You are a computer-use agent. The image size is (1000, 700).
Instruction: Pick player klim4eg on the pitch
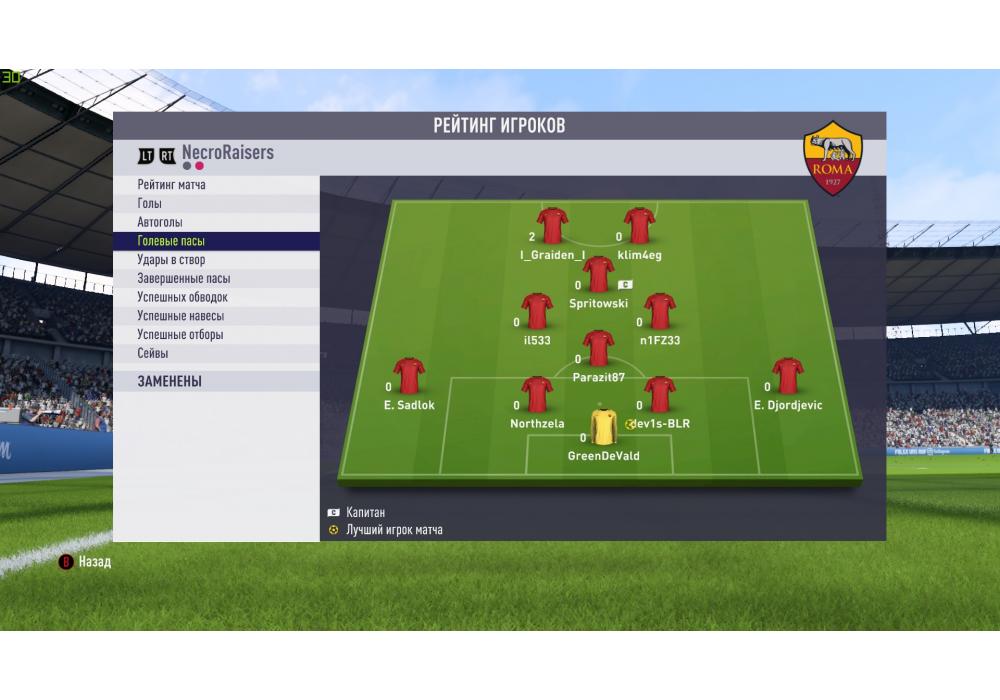click(x=639, y=228)
